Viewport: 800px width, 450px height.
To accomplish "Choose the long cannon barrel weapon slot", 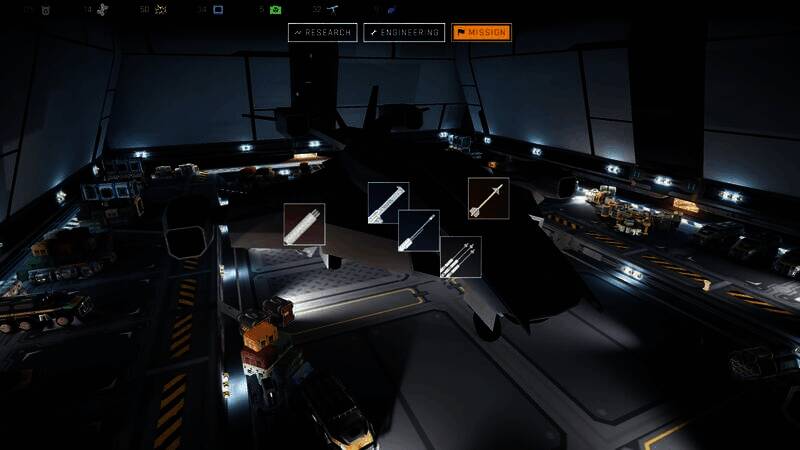I will [388, 203].
